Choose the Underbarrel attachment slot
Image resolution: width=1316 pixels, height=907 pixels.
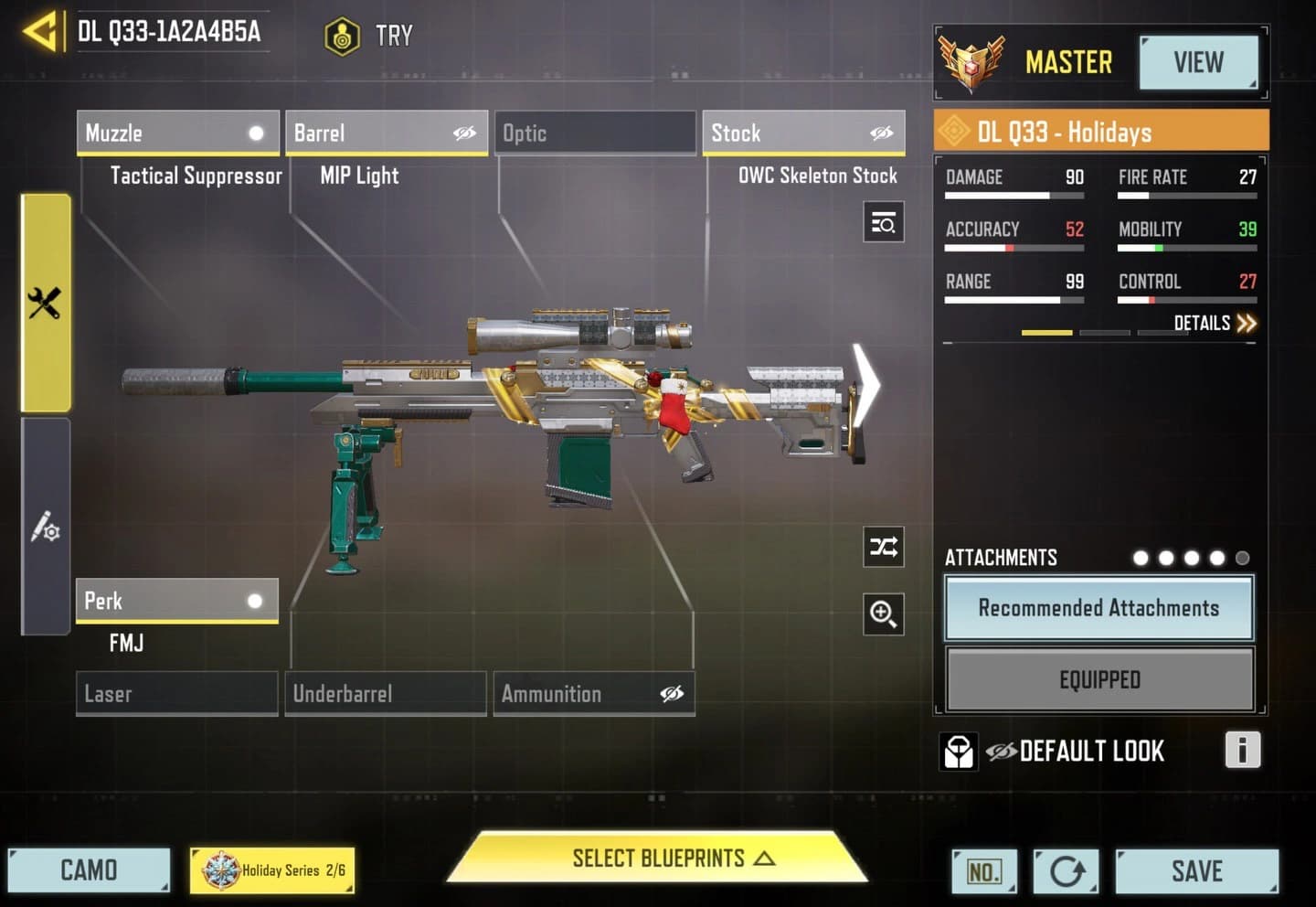(385, 694)
